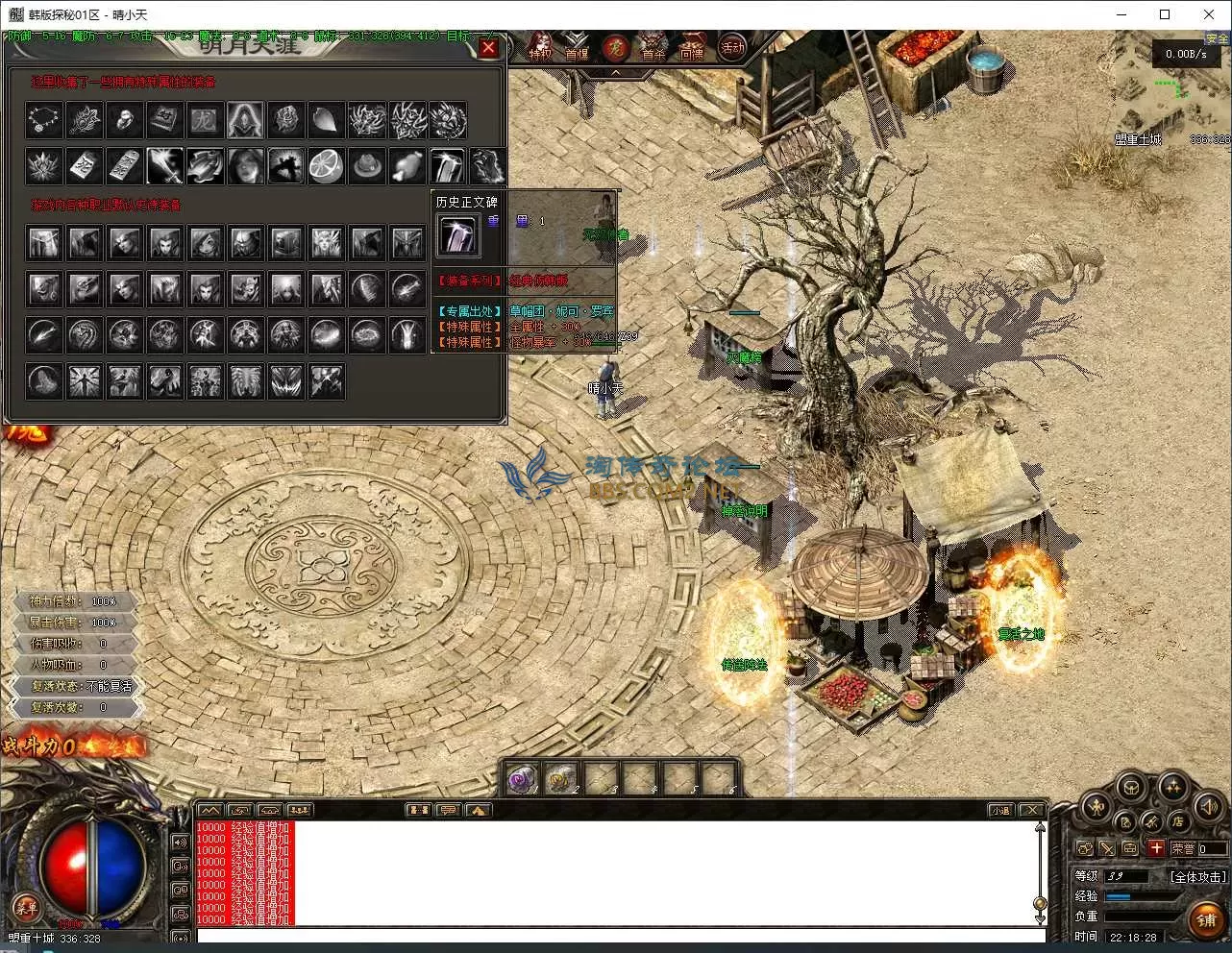
Task: Open the 首杀 first-kill menu
Action: click(x=653, y=48)
